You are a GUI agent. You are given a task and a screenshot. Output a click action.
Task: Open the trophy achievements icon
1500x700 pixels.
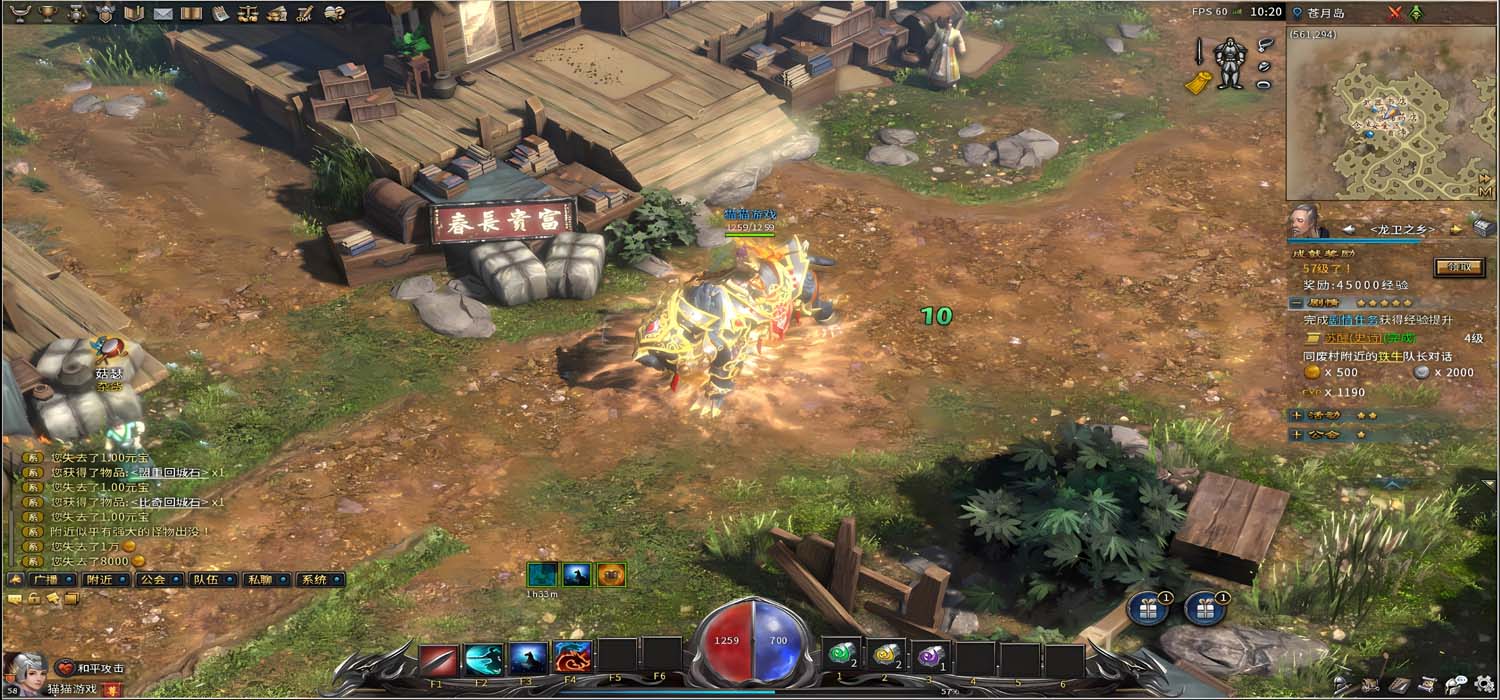(46, 13)
